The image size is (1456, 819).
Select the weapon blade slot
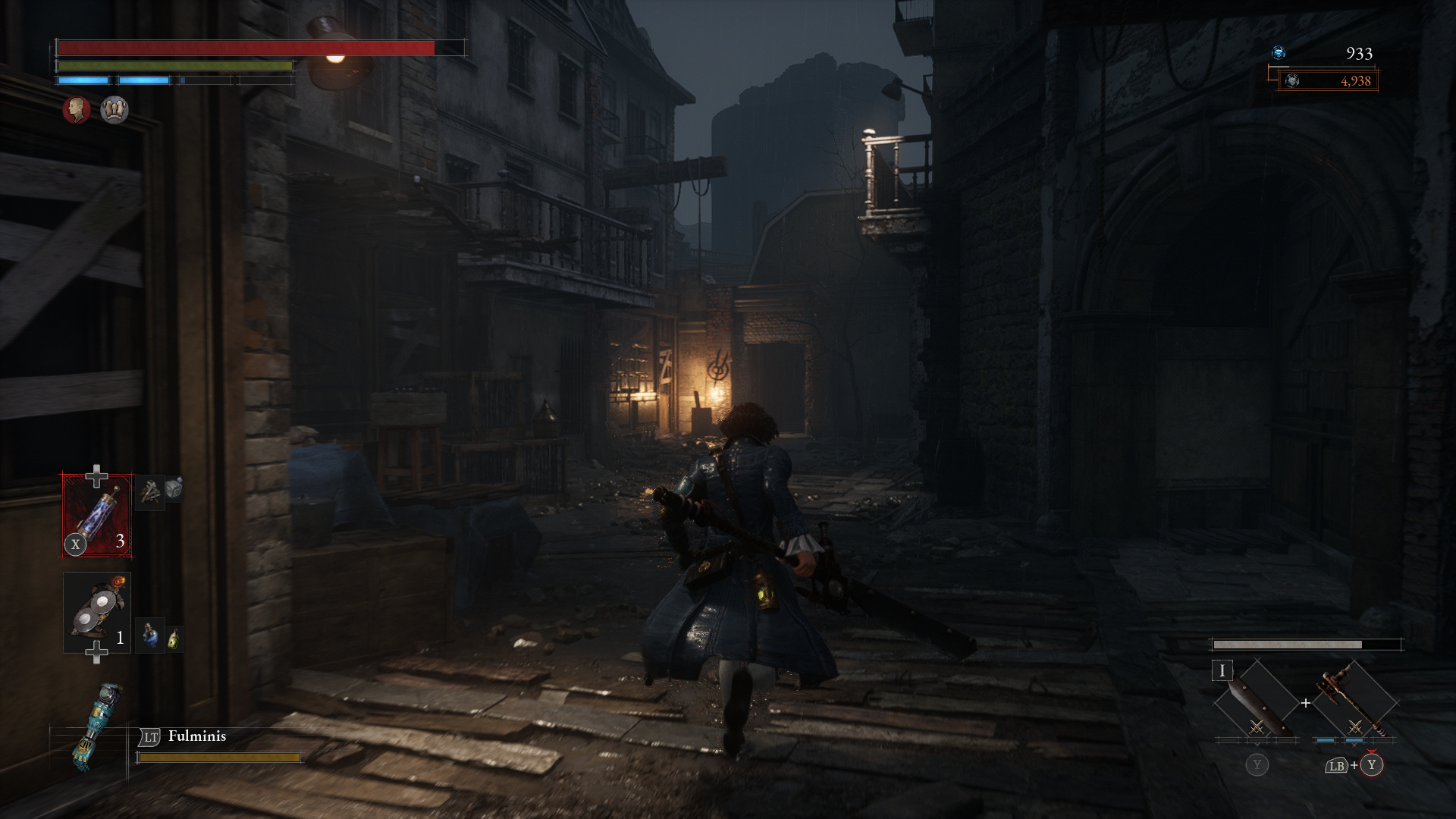(x=1256, y=702)
